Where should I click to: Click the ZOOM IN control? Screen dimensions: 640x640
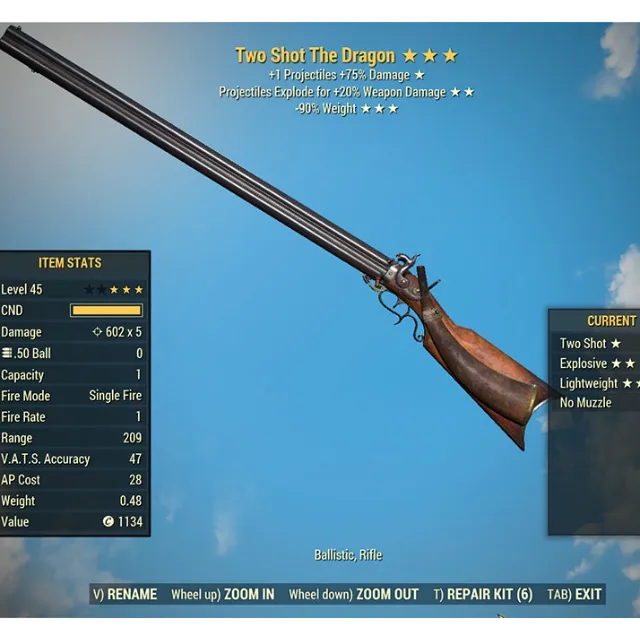(x=223, y=594)
